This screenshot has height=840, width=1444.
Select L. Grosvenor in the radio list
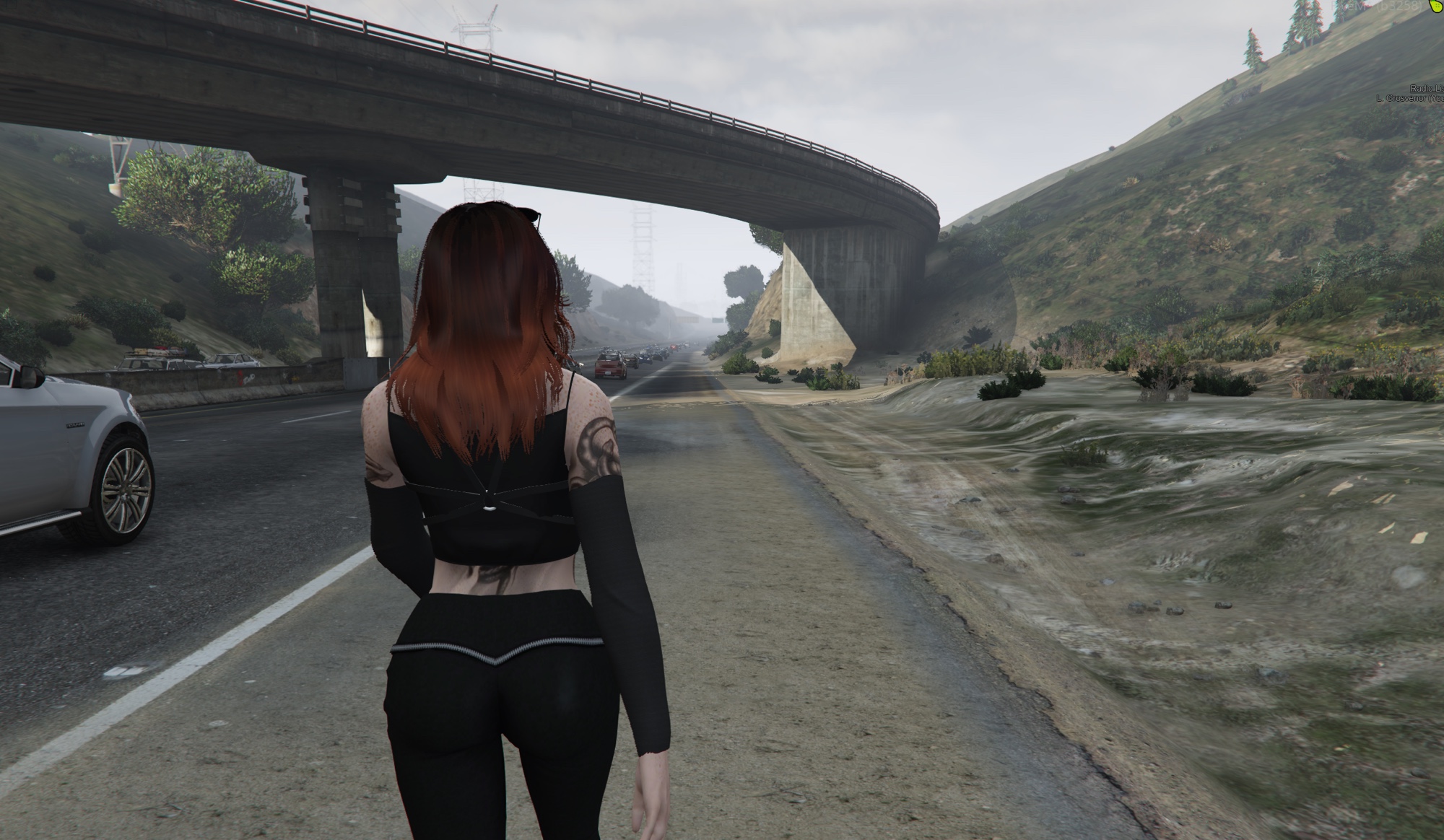tap(1409, 98)
